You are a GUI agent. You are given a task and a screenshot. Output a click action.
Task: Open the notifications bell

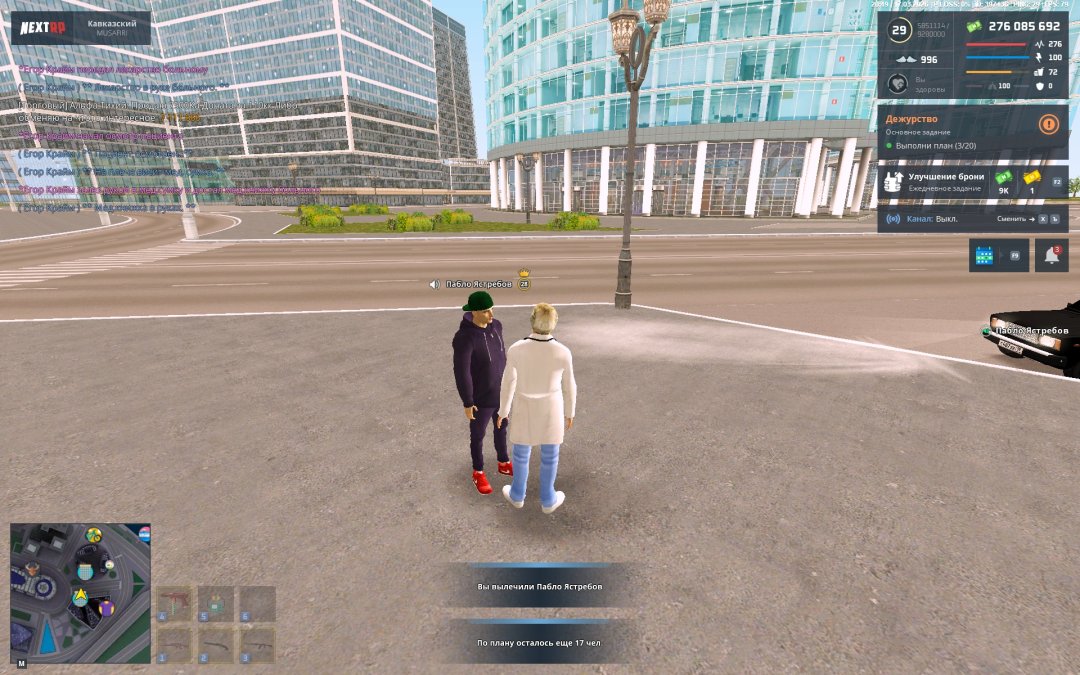pyautogui.click(x=1051, y=256)
